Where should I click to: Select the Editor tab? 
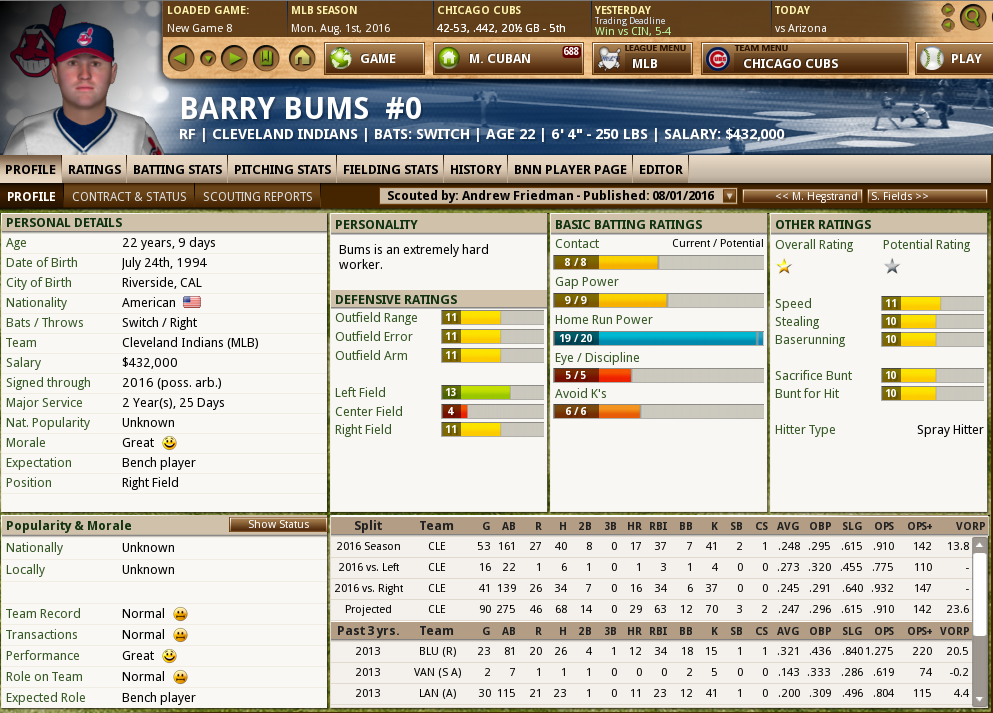[661, 169]
